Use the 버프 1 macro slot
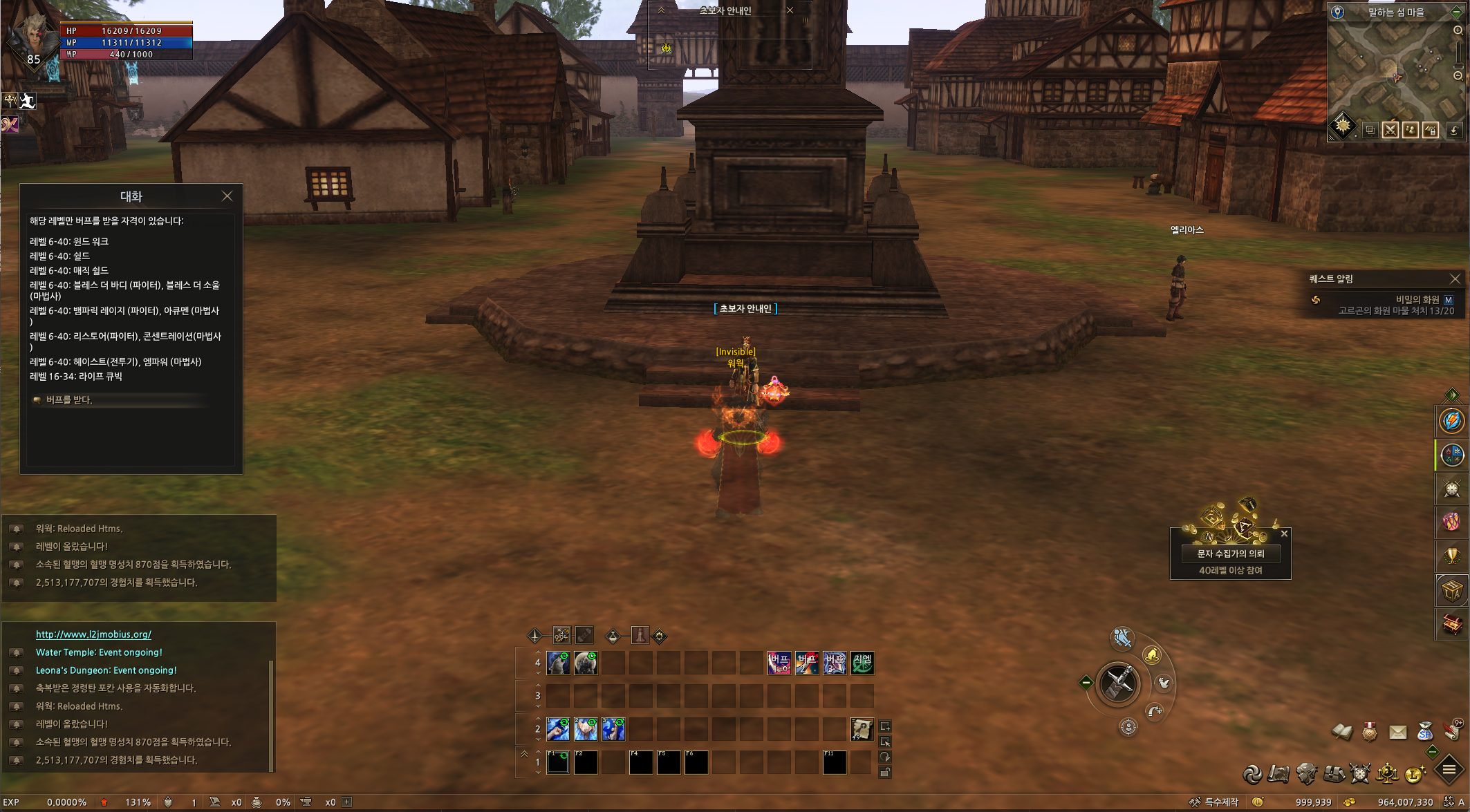1470x812 pixels. 779,663
